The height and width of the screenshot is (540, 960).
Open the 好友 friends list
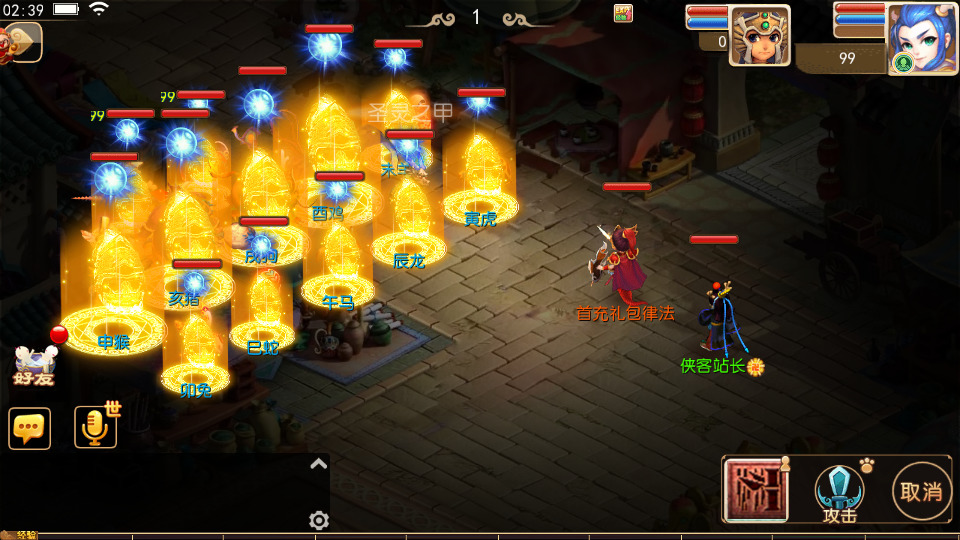click(32, 366)
